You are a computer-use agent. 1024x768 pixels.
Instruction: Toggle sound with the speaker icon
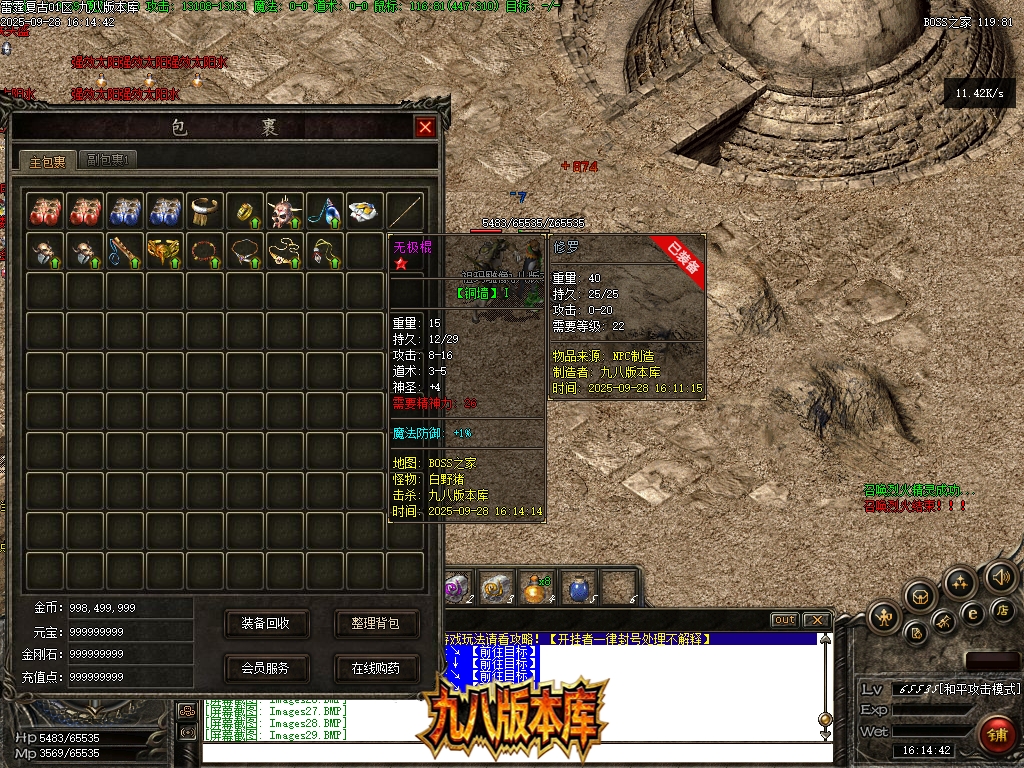click(1000, 576)
